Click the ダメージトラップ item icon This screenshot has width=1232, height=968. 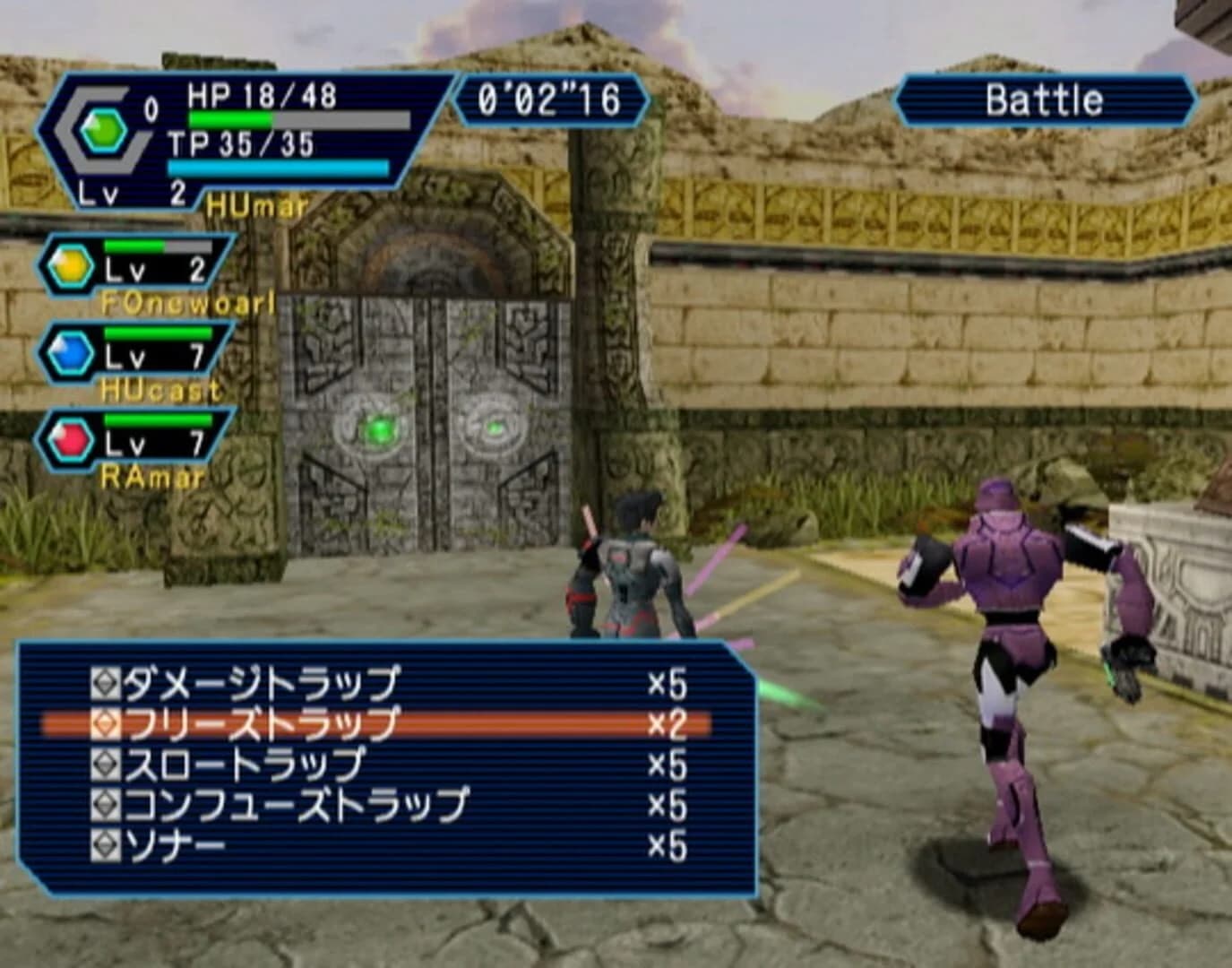(108, 682)
